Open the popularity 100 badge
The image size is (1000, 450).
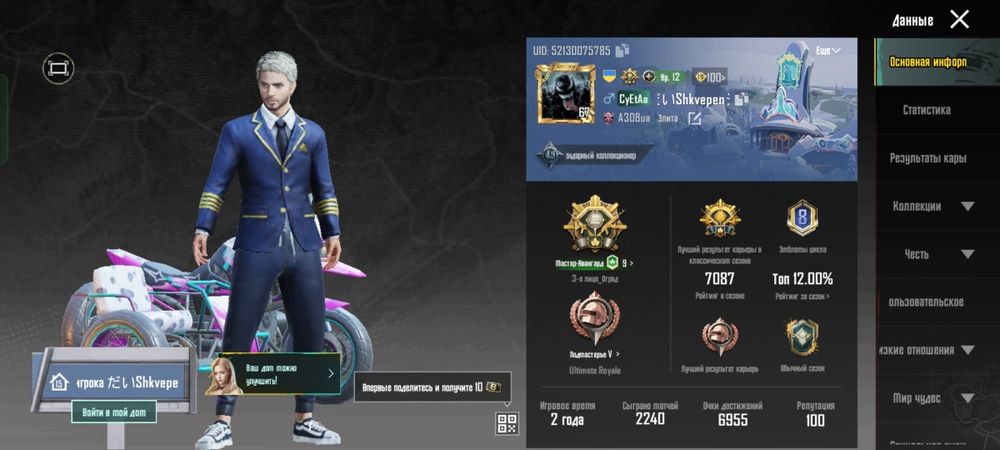pyautogui.click(x=709, y=77)
